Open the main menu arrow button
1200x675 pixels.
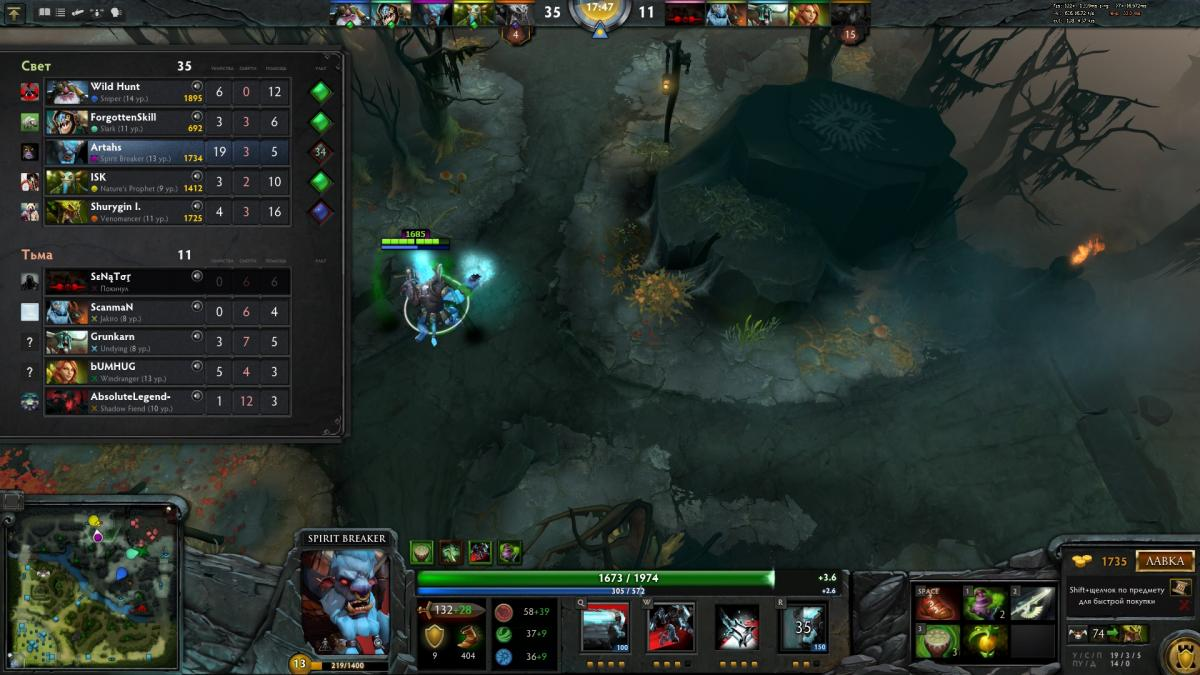tap(15, 13)
